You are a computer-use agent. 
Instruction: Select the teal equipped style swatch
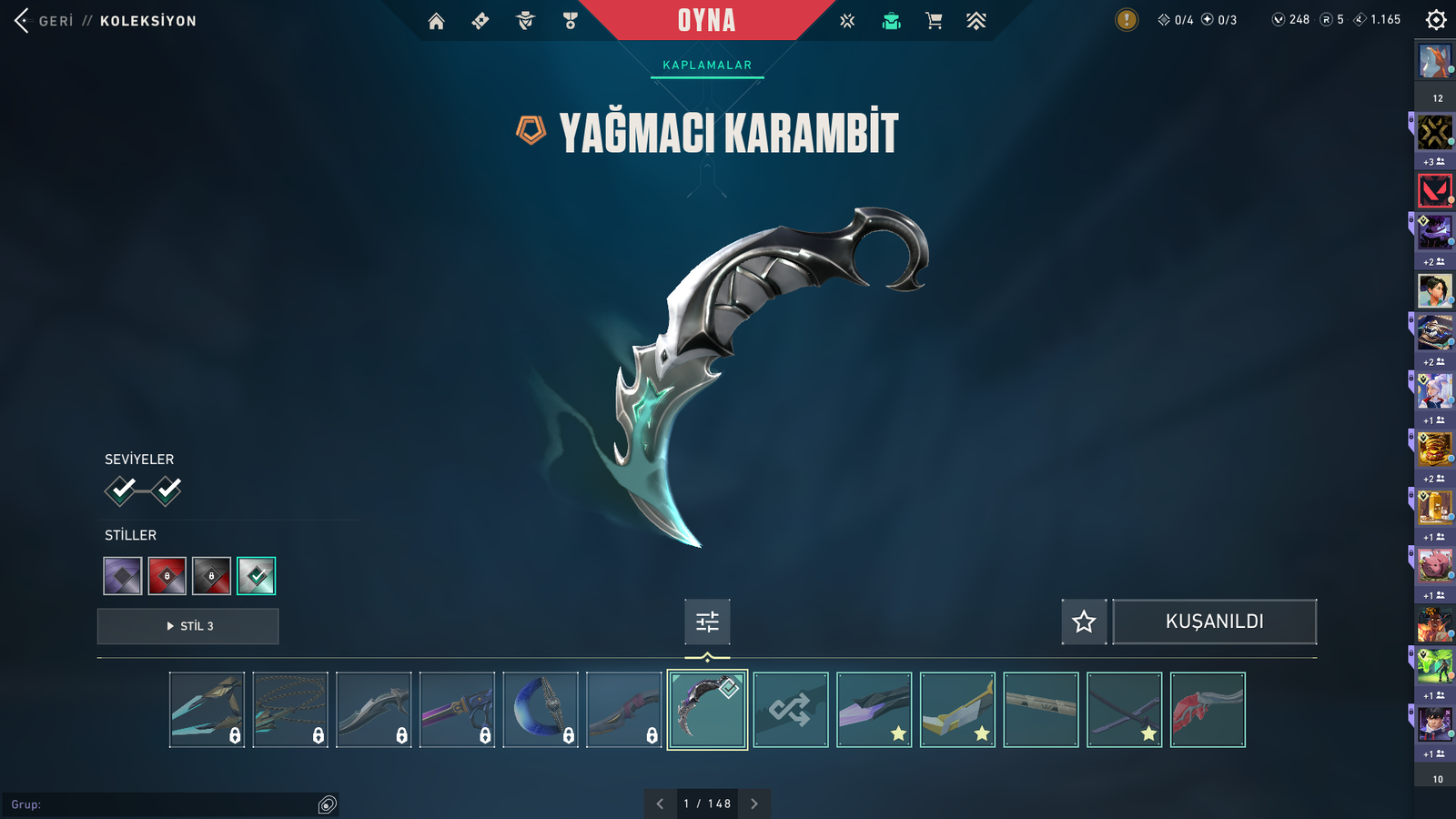257,576
